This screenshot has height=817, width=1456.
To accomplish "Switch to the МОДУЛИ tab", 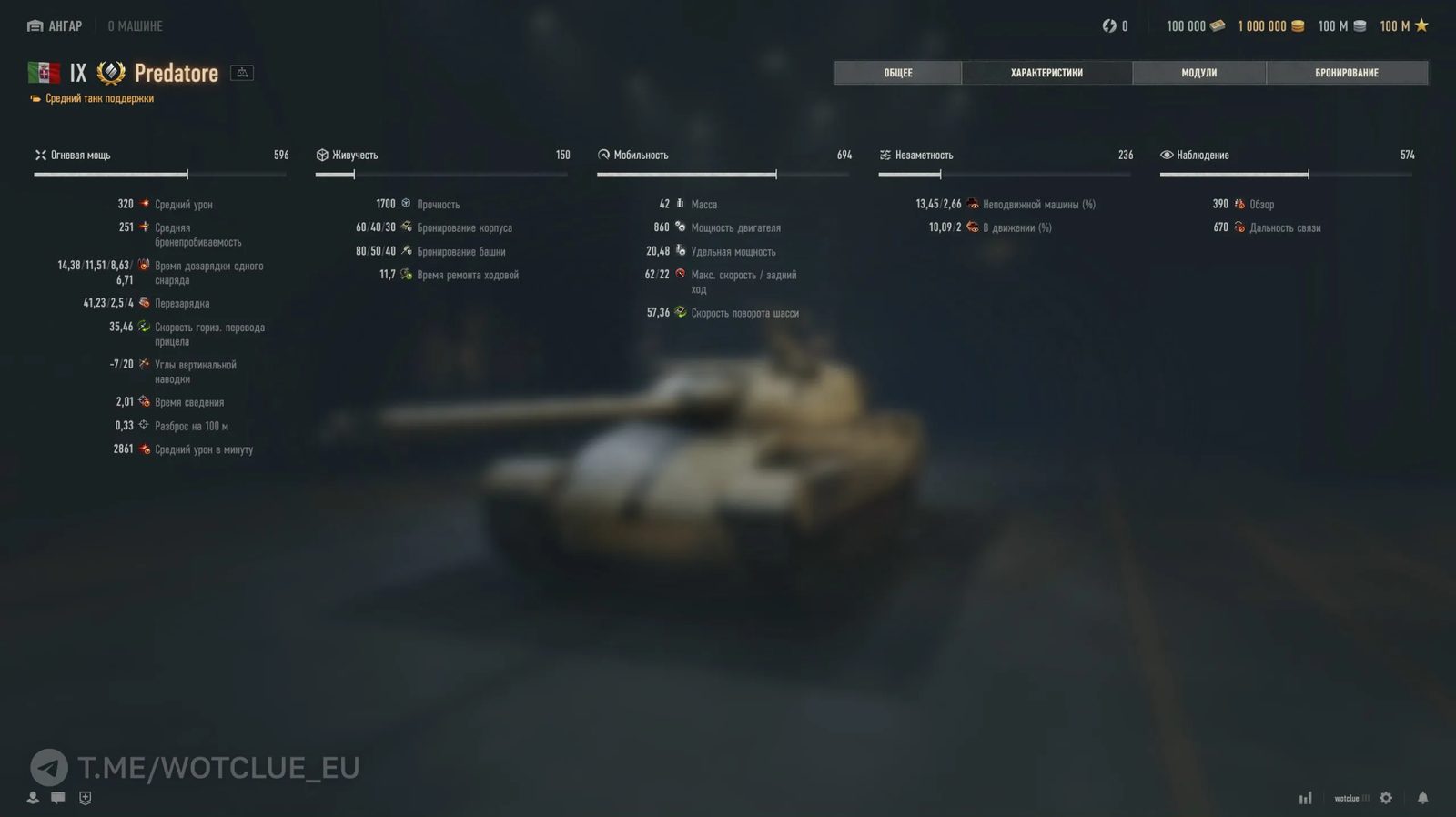I will [x=1198, y=72].
